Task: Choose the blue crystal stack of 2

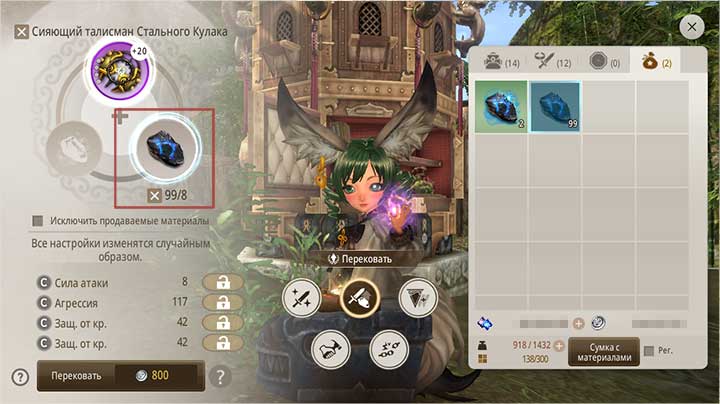Action: point(500,107)
